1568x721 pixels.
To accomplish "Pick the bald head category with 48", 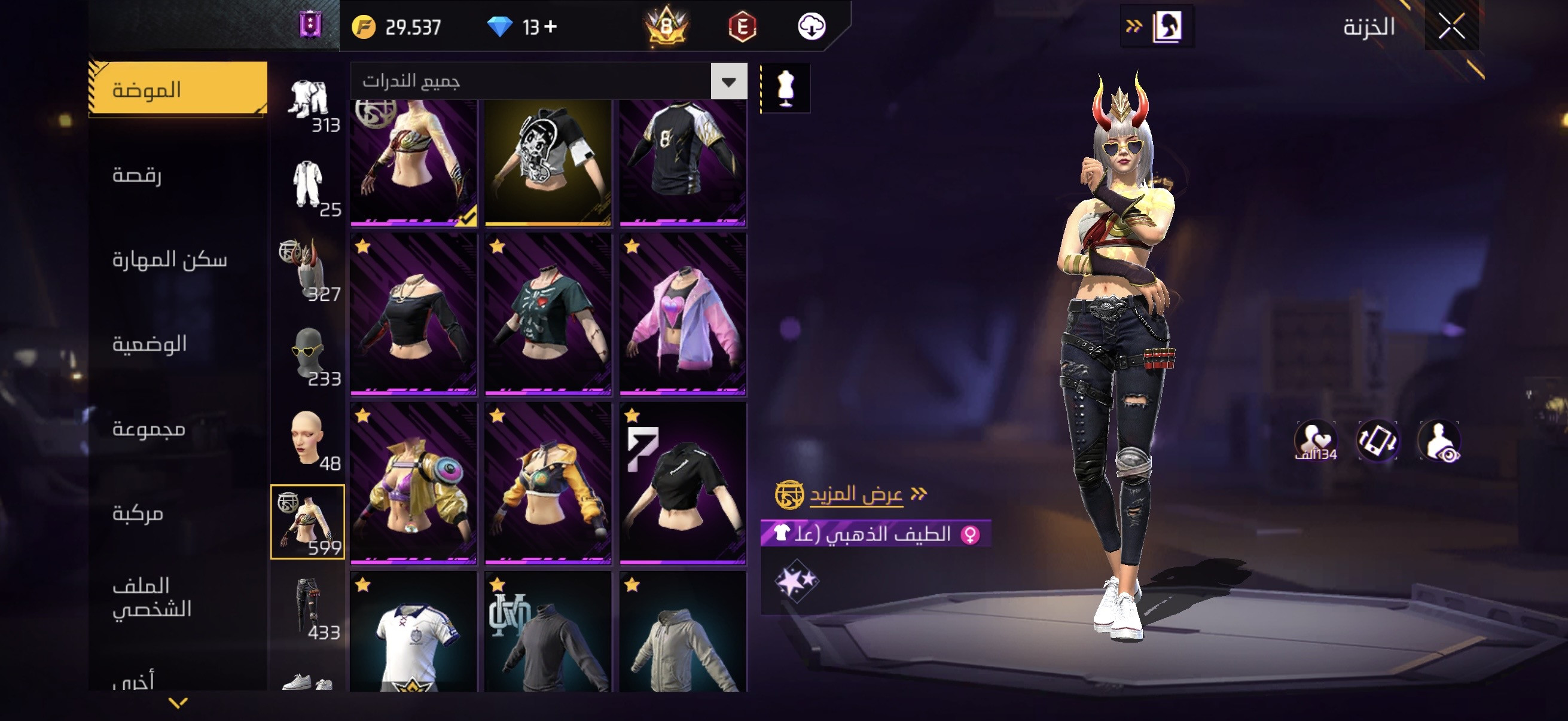I will coord(308,438).
